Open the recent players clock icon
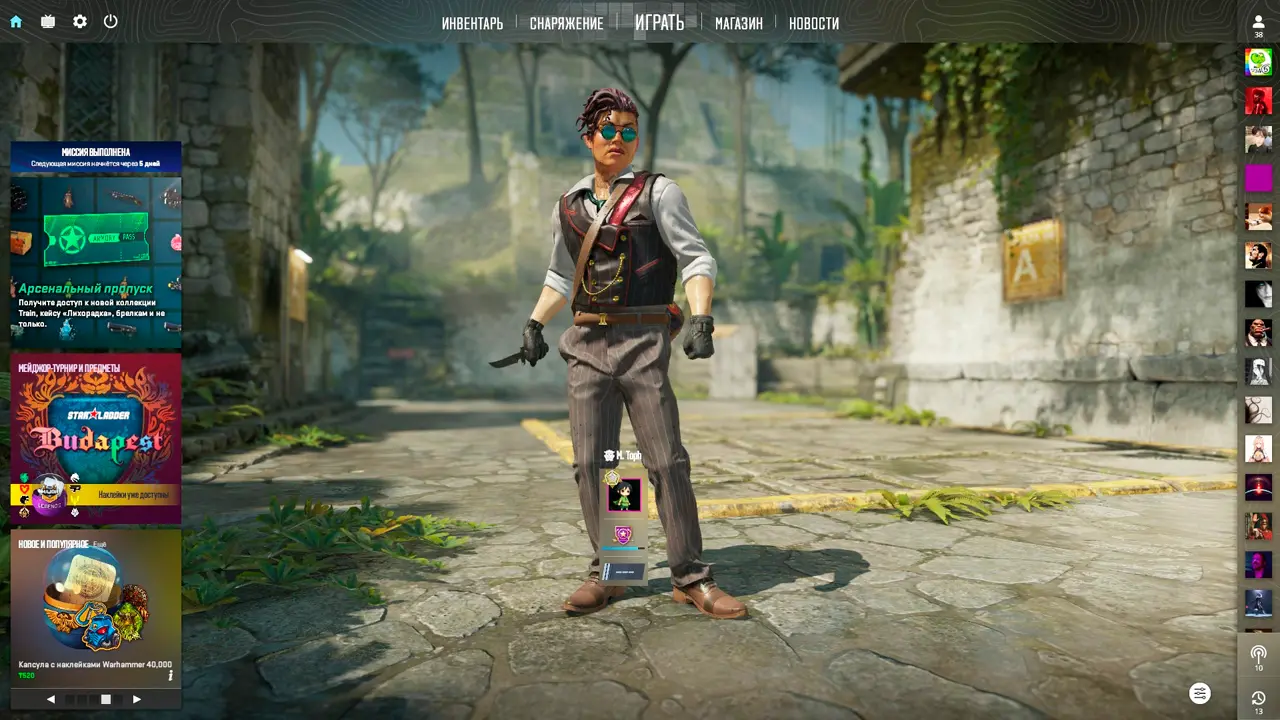The width and height of the screenshot is (1280, 720). tap(1258, 699)
